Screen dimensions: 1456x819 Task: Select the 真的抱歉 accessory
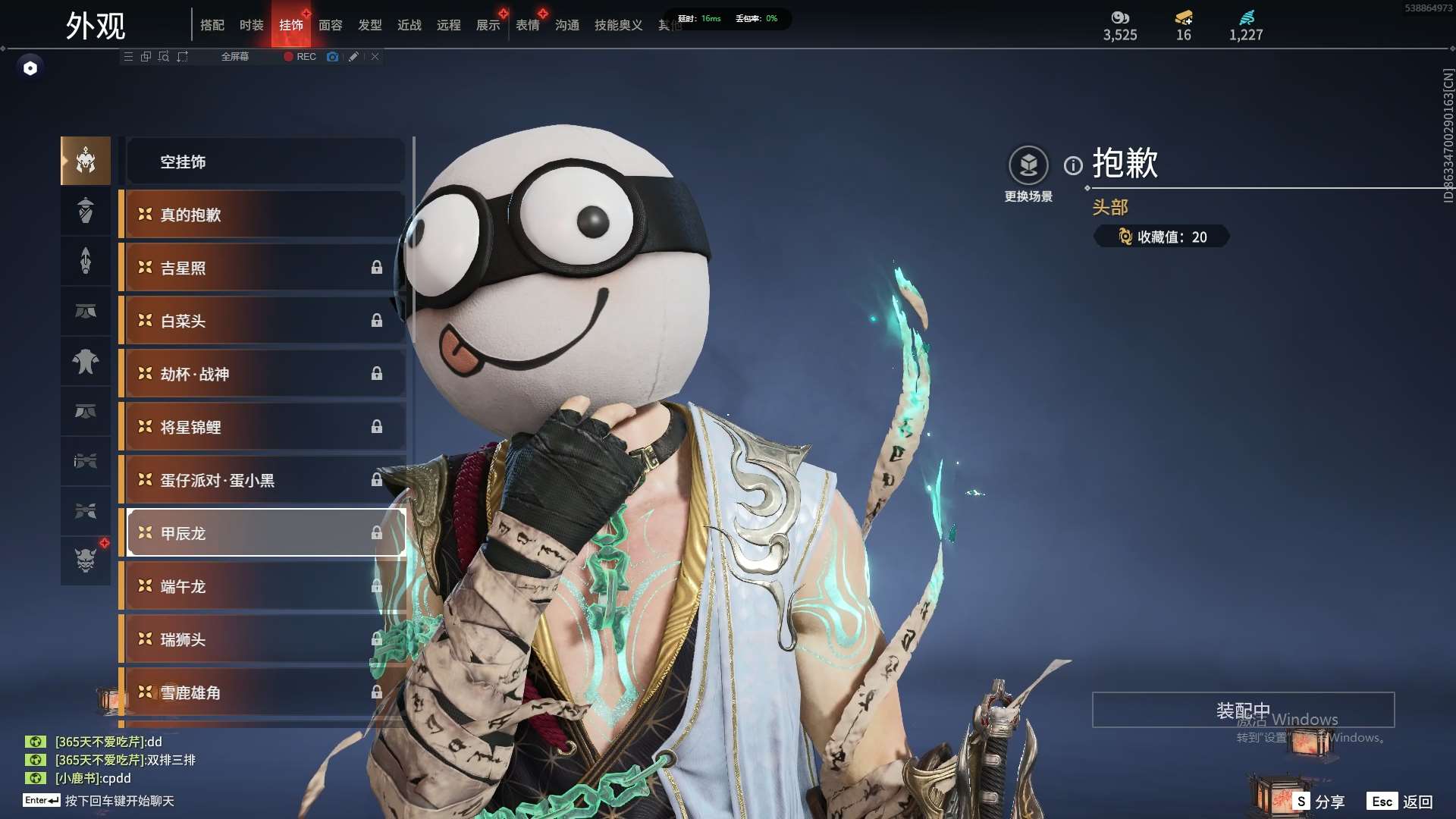pyautogui.click(x=265, y=215)
